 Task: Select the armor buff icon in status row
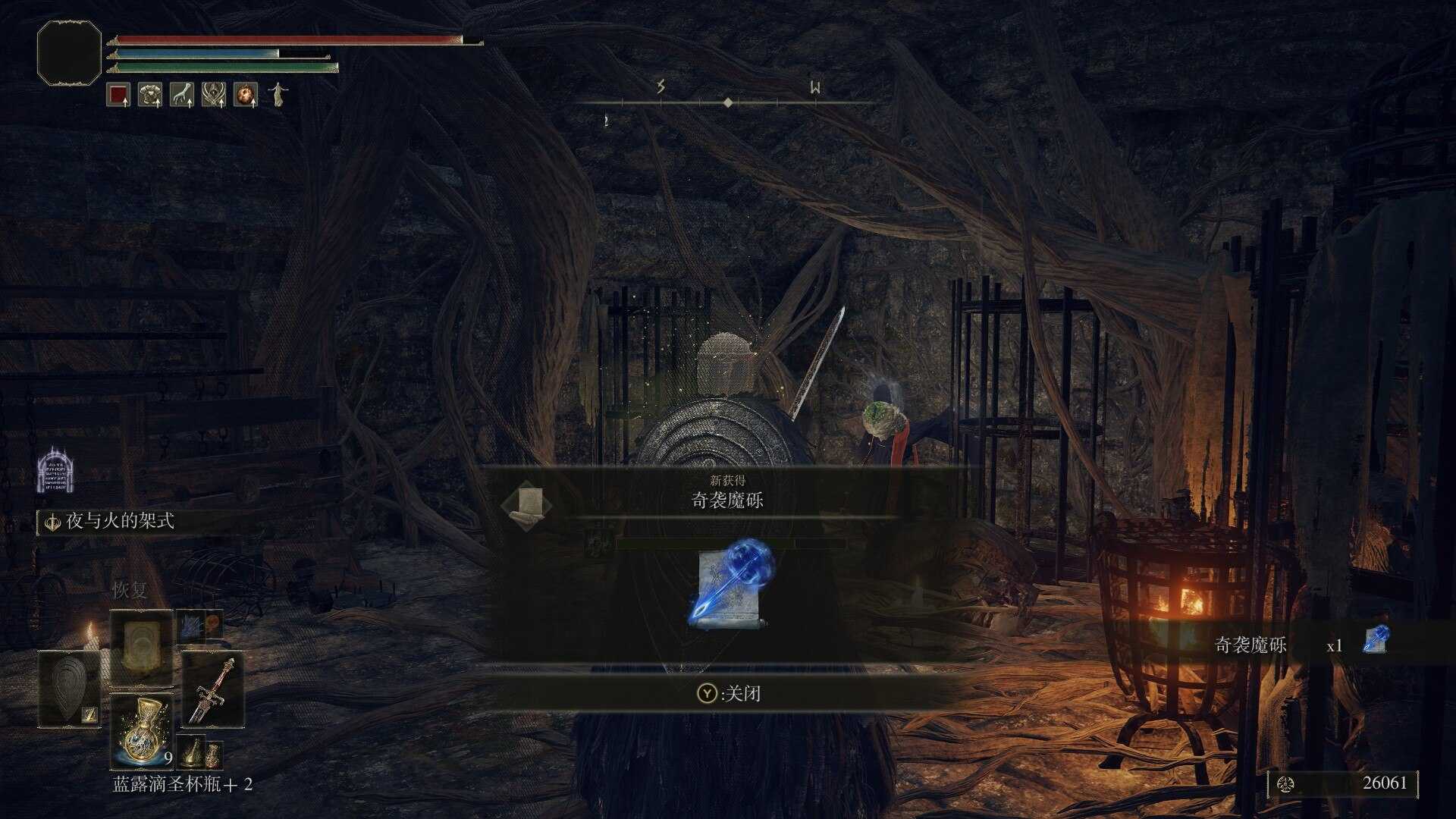point(152,94)
